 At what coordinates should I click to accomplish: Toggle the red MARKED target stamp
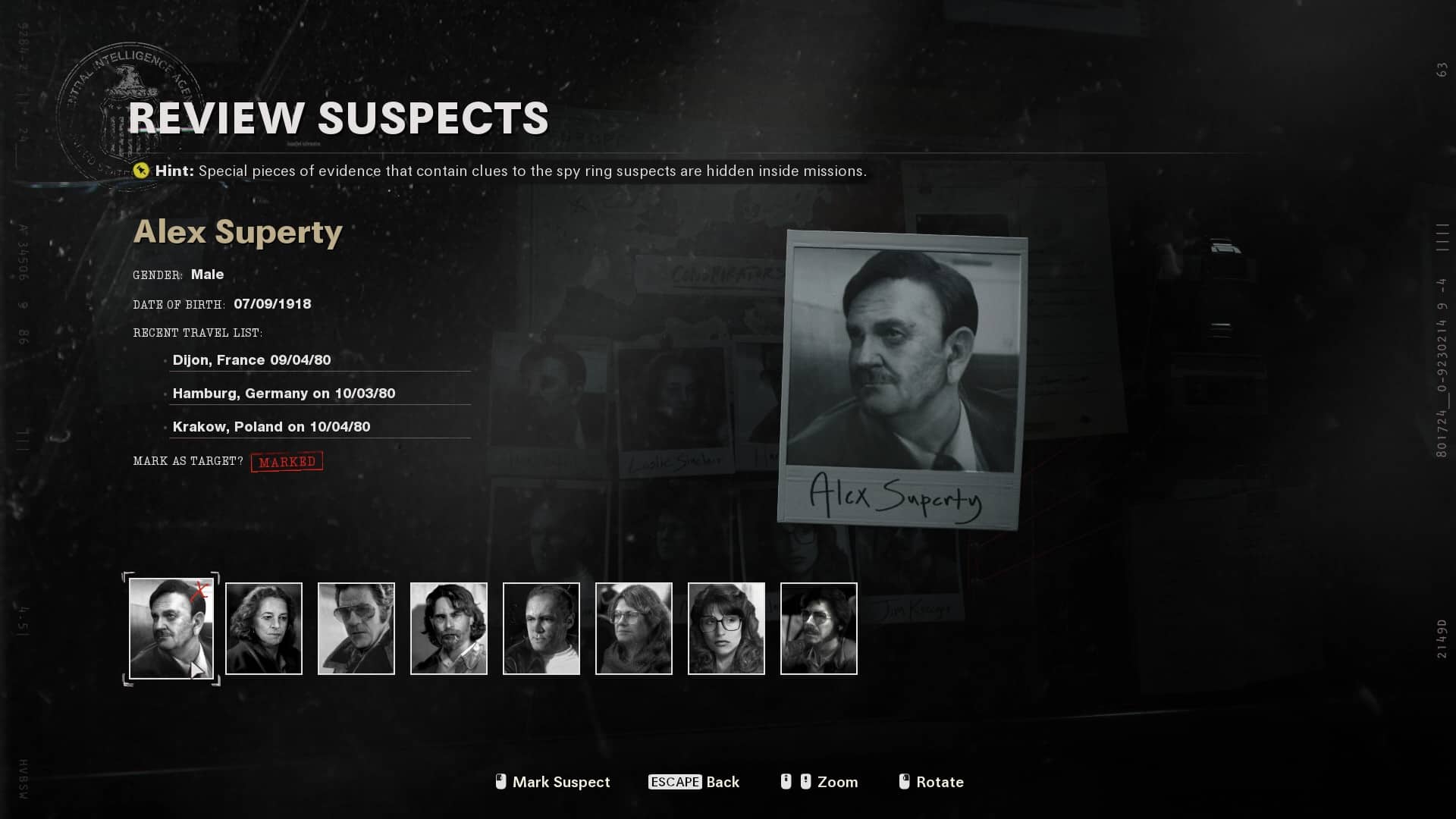click(x=287, y=462)
